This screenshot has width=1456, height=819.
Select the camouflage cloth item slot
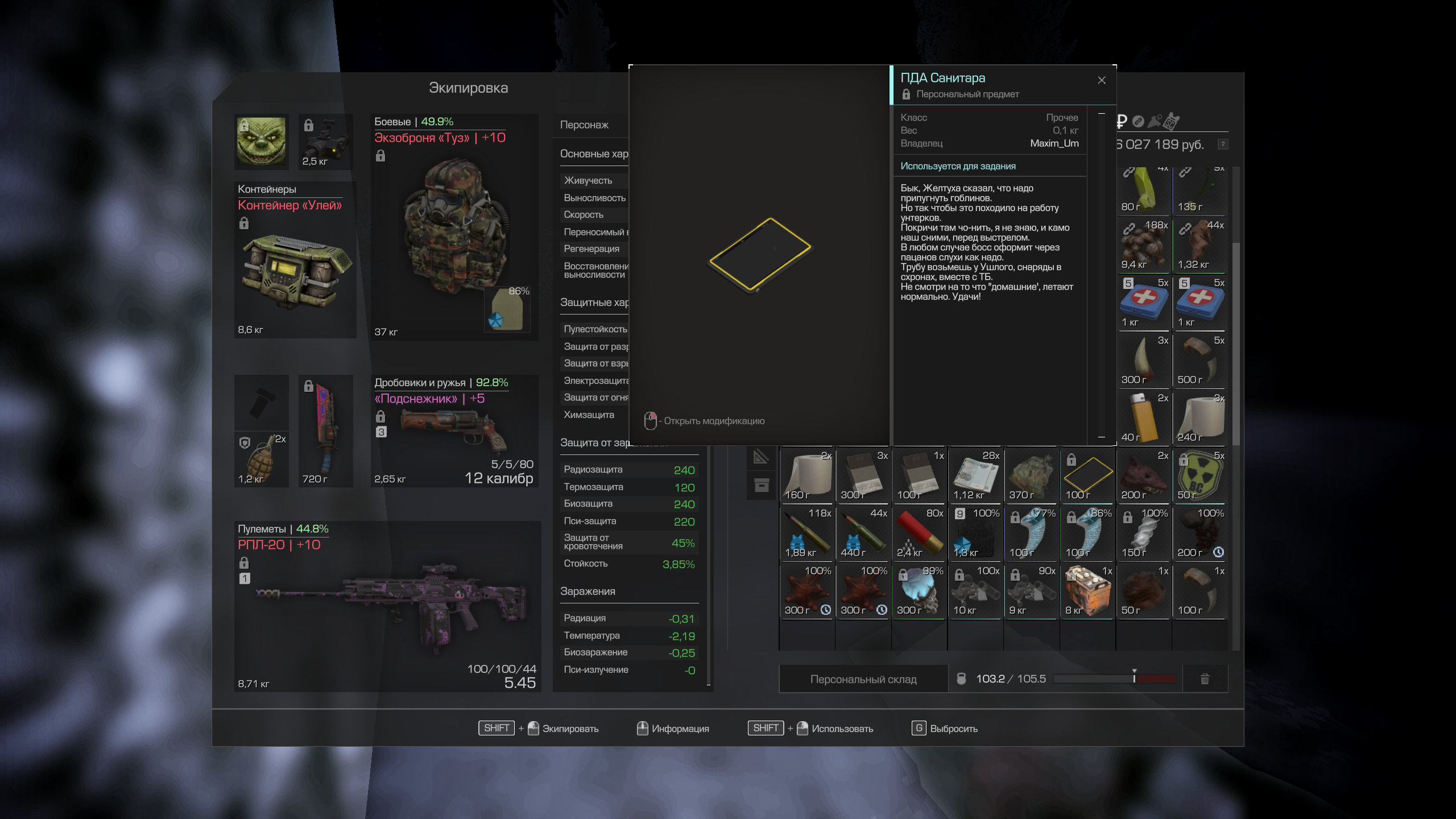point(1031,475)
